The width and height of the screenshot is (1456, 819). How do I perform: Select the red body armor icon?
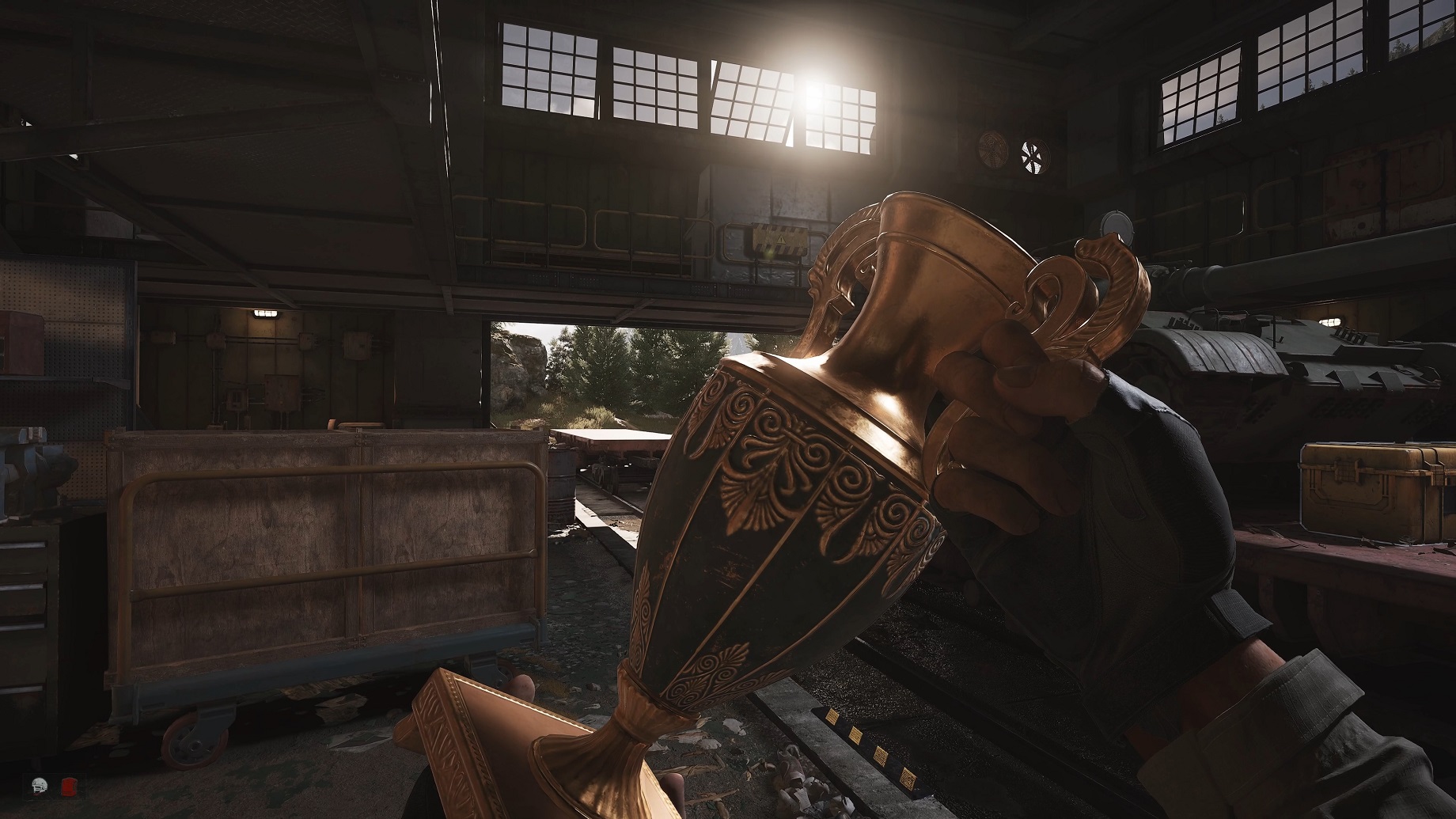[68, 787]
